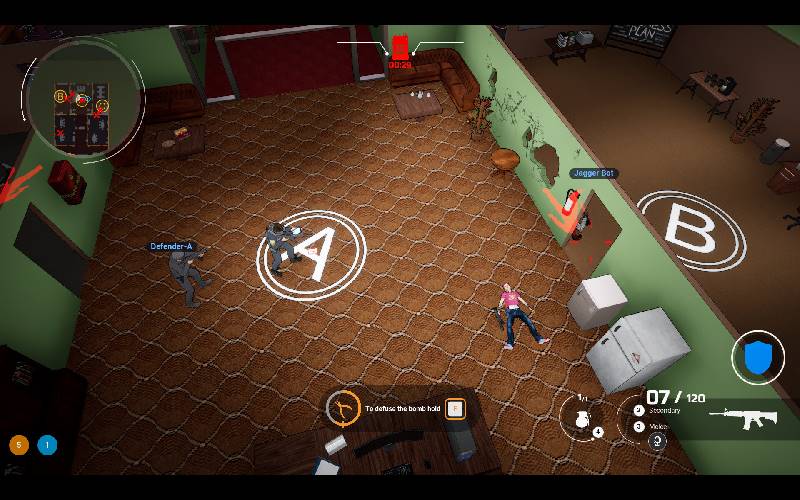Click the orange team score circle
Image resolution: width=800 pixels, height=500 pixels.
pyautogui.click(x=18, y=445)
